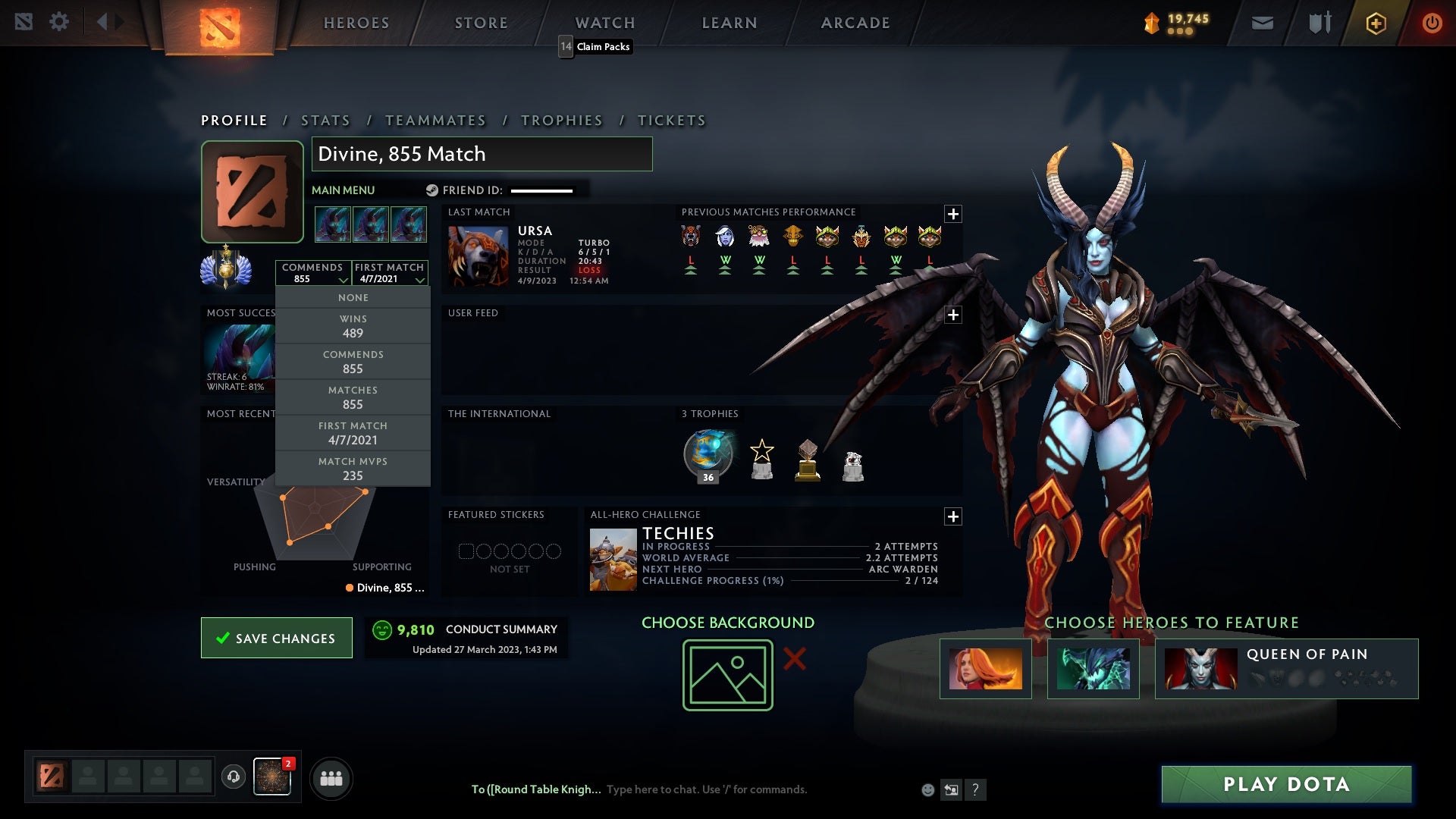Screen dimensions: 1456x819
Task: Select NONE in the stat list
Action: coord(353,297)
